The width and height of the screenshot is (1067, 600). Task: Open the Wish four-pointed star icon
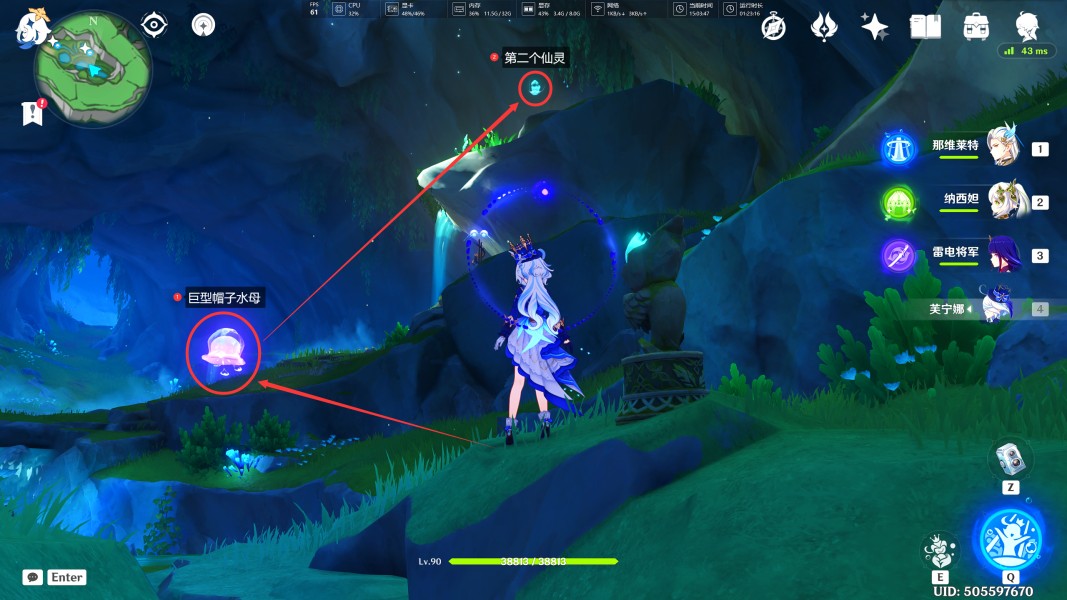874,27
